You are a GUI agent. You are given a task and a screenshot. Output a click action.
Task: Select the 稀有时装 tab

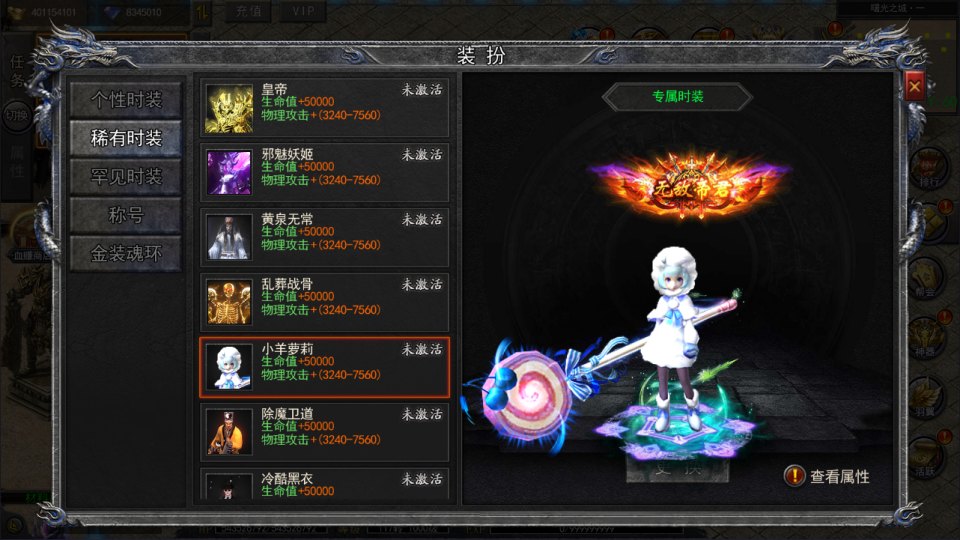(x=125, y=139)
